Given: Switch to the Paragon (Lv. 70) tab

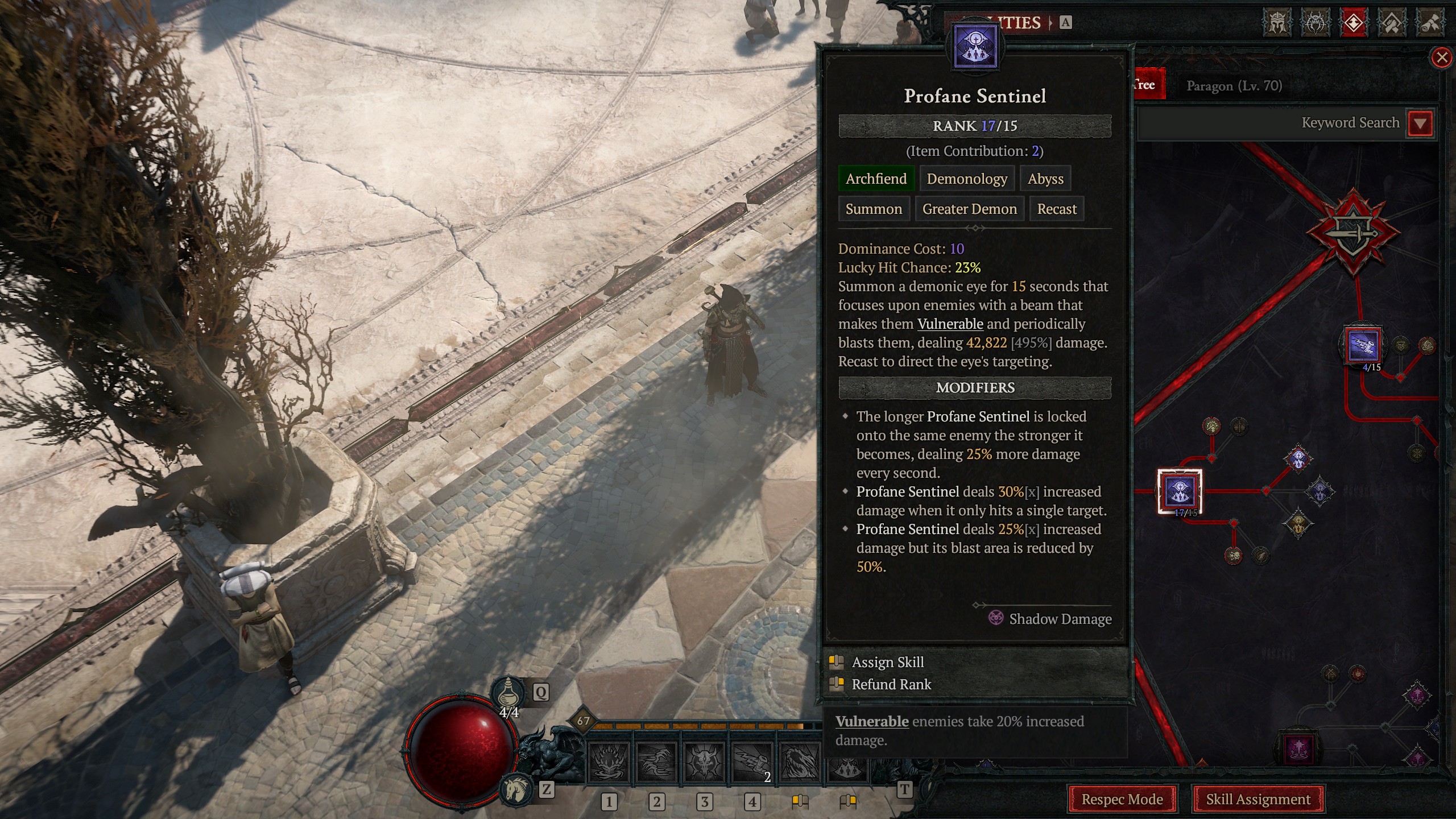Looking at the screenshot, I should pyautogui.click(x=1235, y=86).
